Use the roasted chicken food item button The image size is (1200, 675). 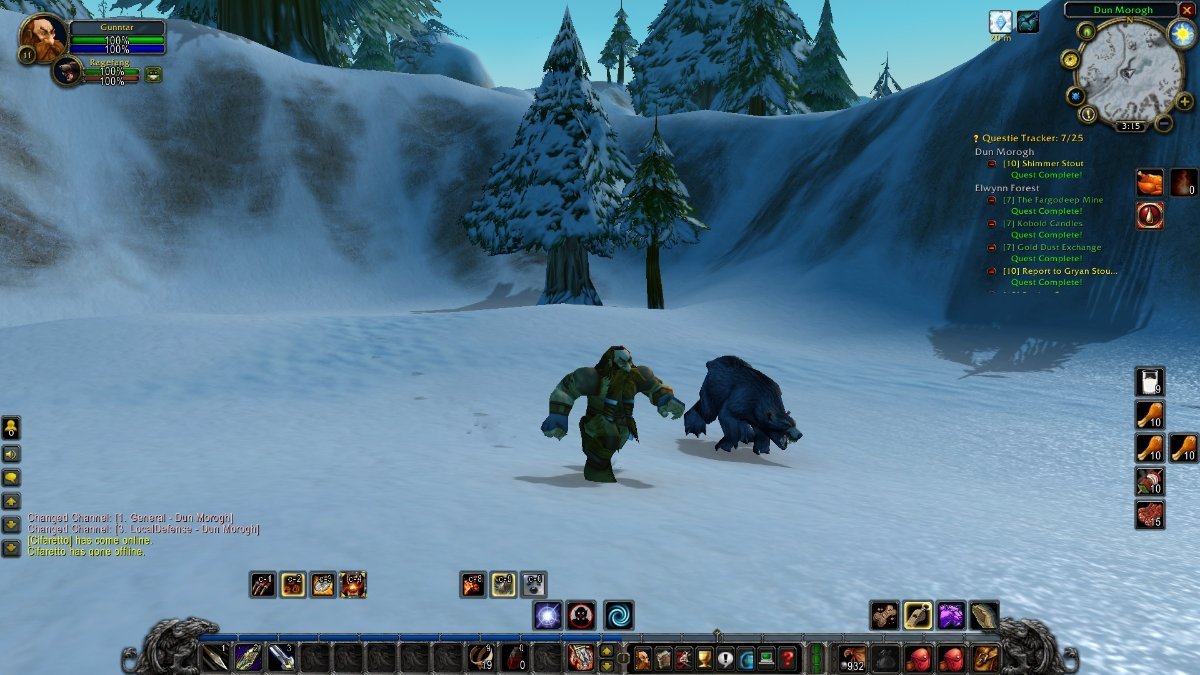click(x=1150, y=182)
